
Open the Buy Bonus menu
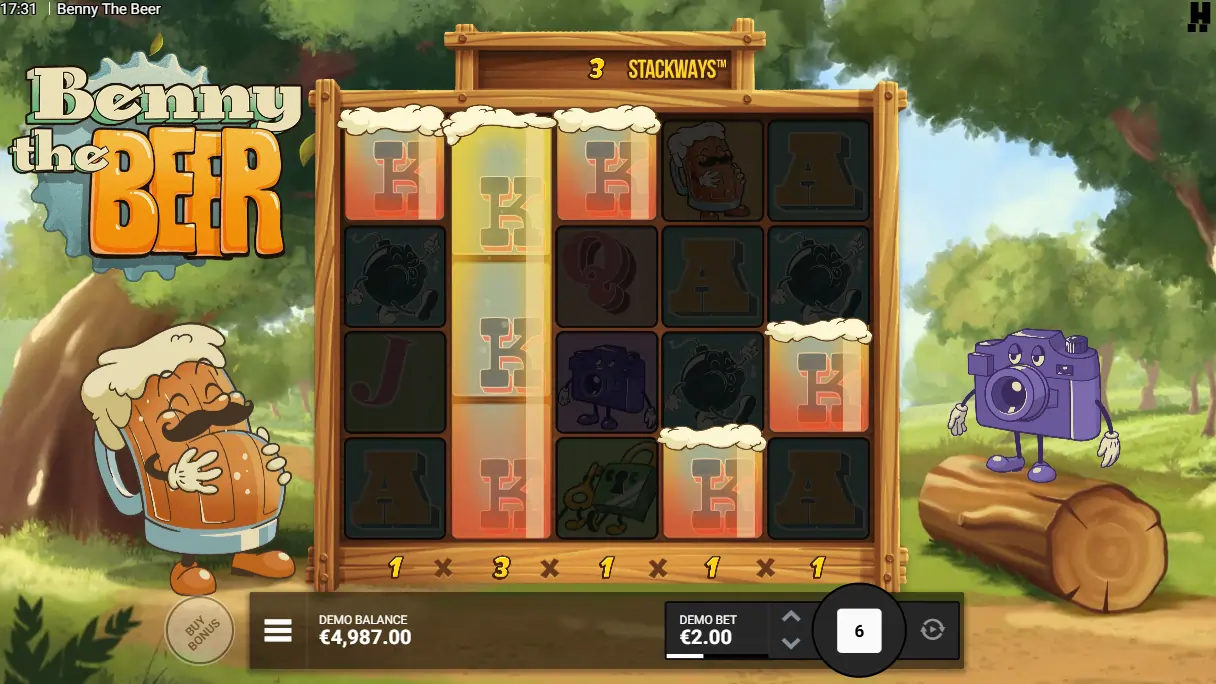[199, 630]
